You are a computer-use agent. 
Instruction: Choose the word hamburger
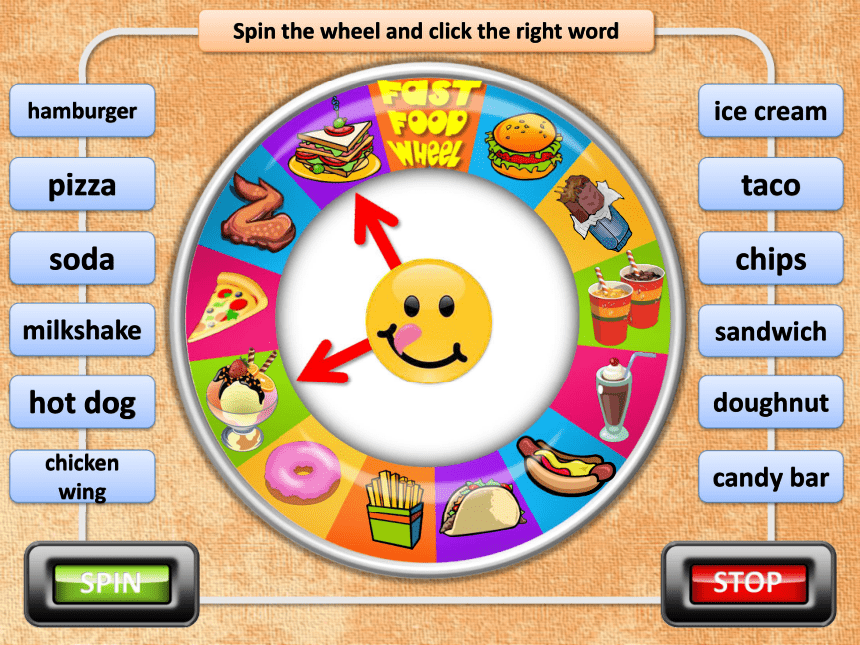pos(83,111)
